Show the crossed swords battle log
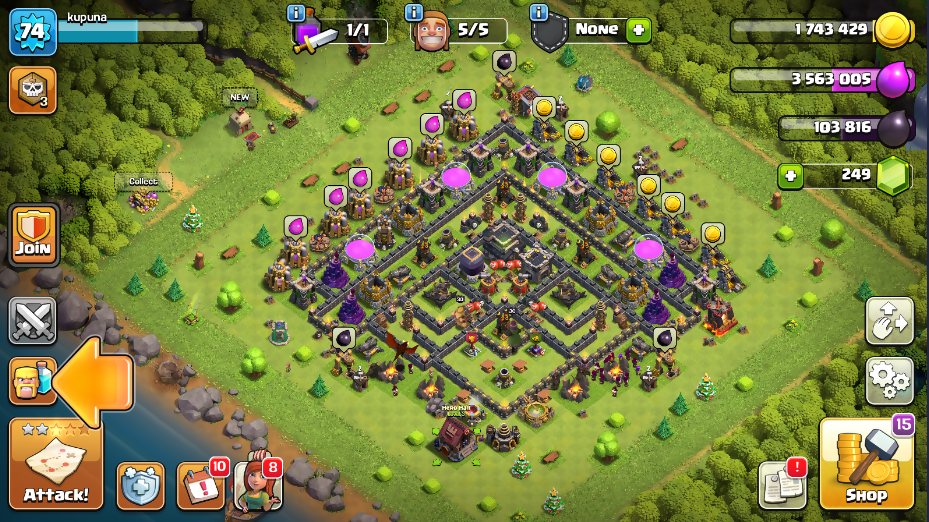Image resolution: width=929 pixels, height=522 pixels. [x=32, y=321]
